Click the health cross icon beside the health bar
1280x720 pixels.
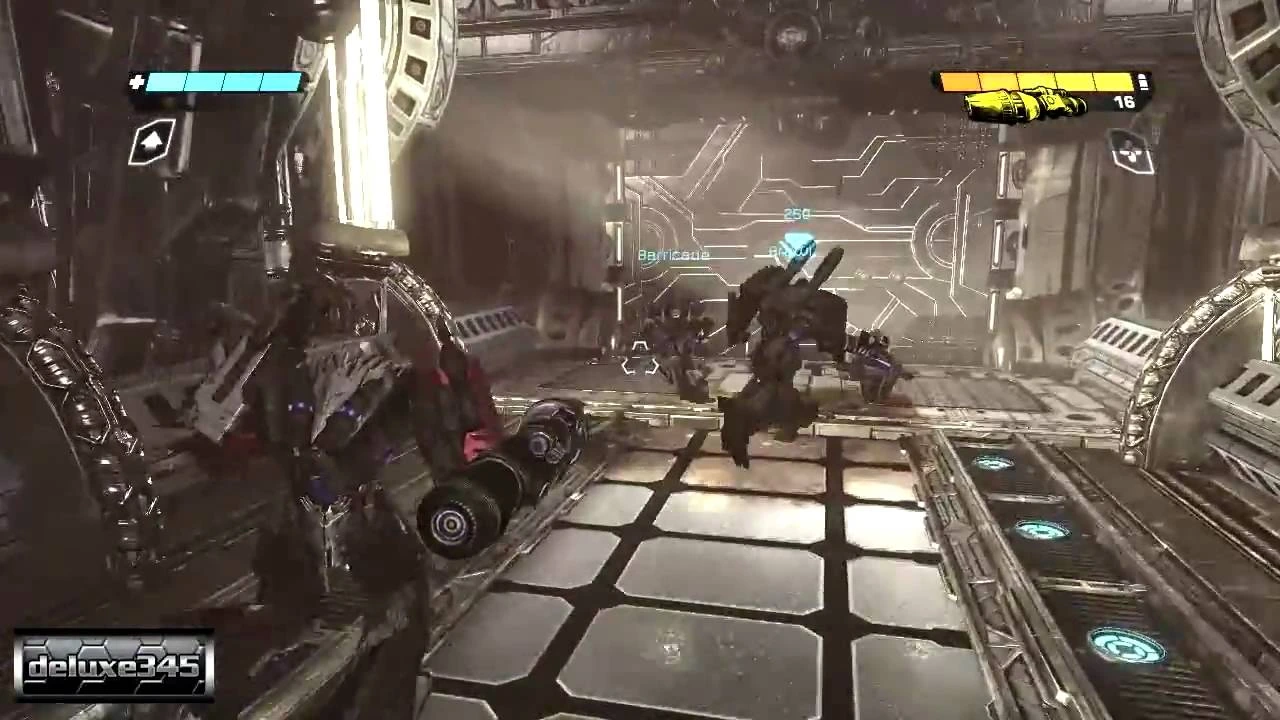tap(137, 81)
